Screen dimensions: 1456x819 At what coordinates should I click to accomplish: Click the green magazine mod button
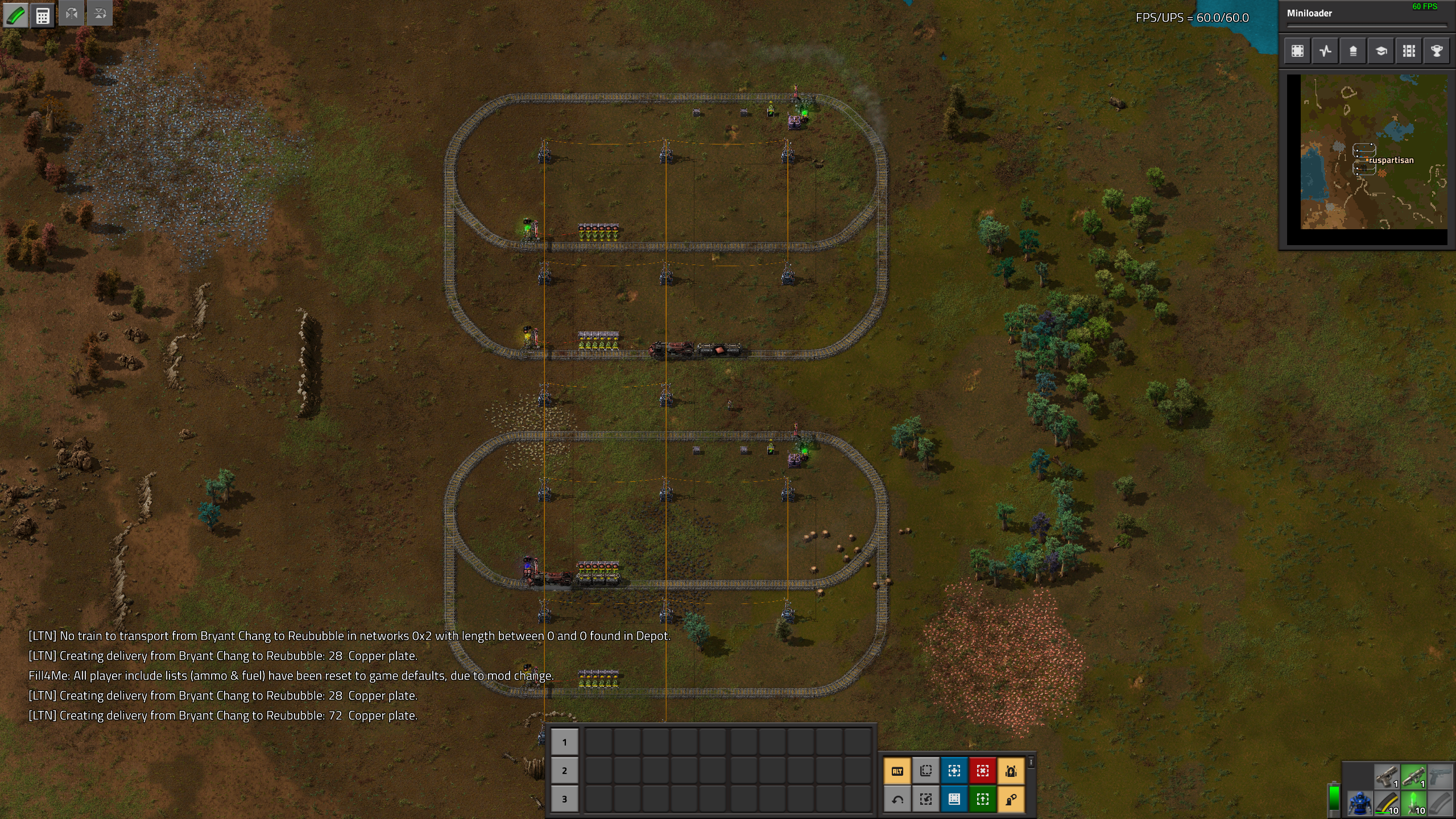pyautogui.click(x=15, y=15)
